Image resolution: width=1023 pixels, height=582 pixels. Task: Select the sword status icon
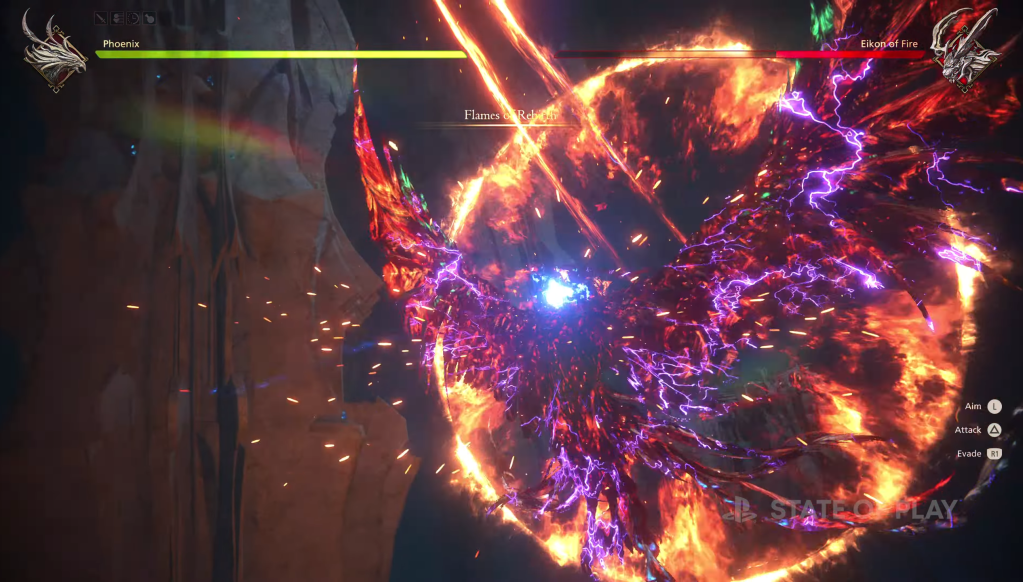point(102,17)
